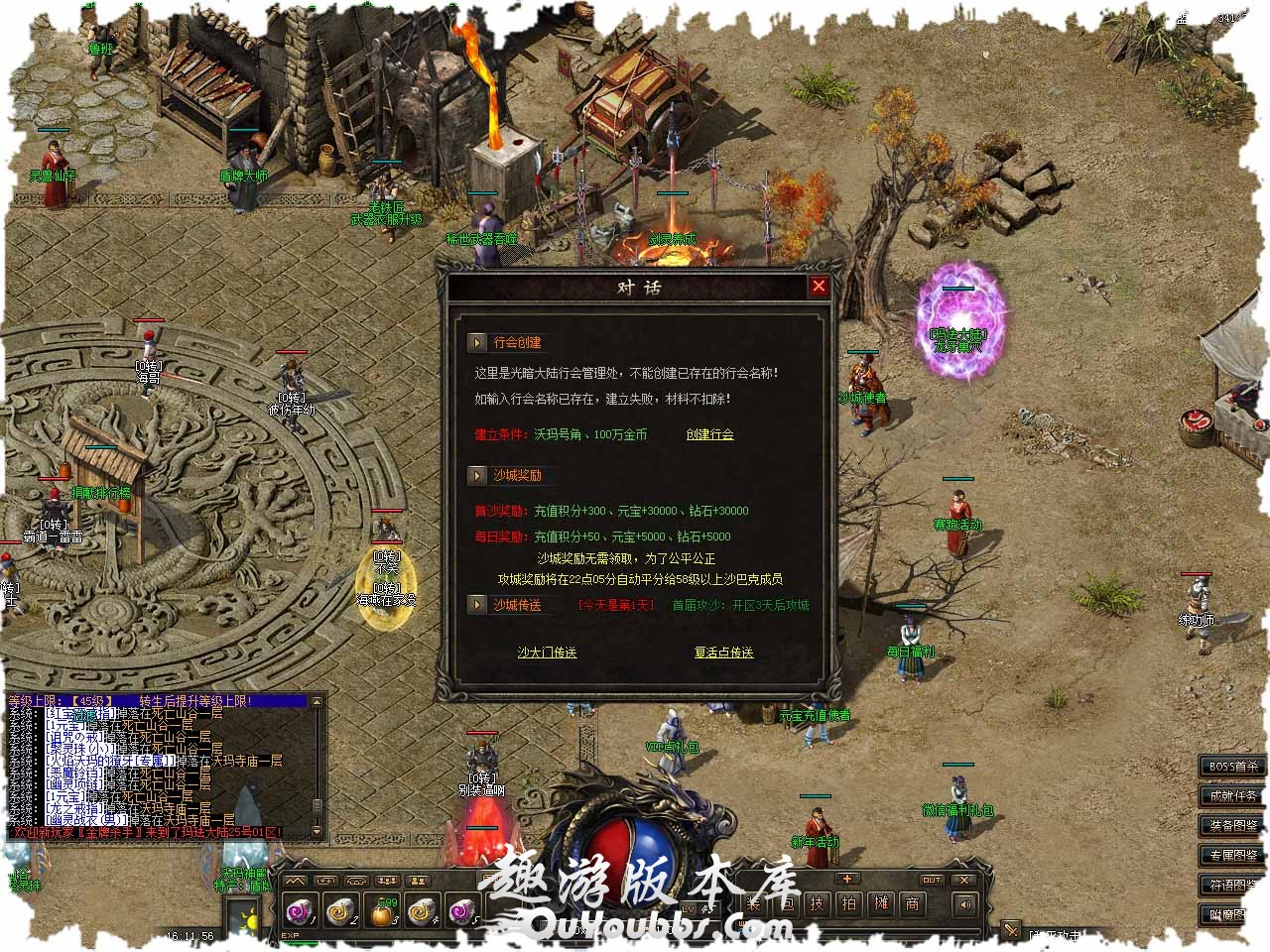Open the 商 shop button

click(913, 903)
